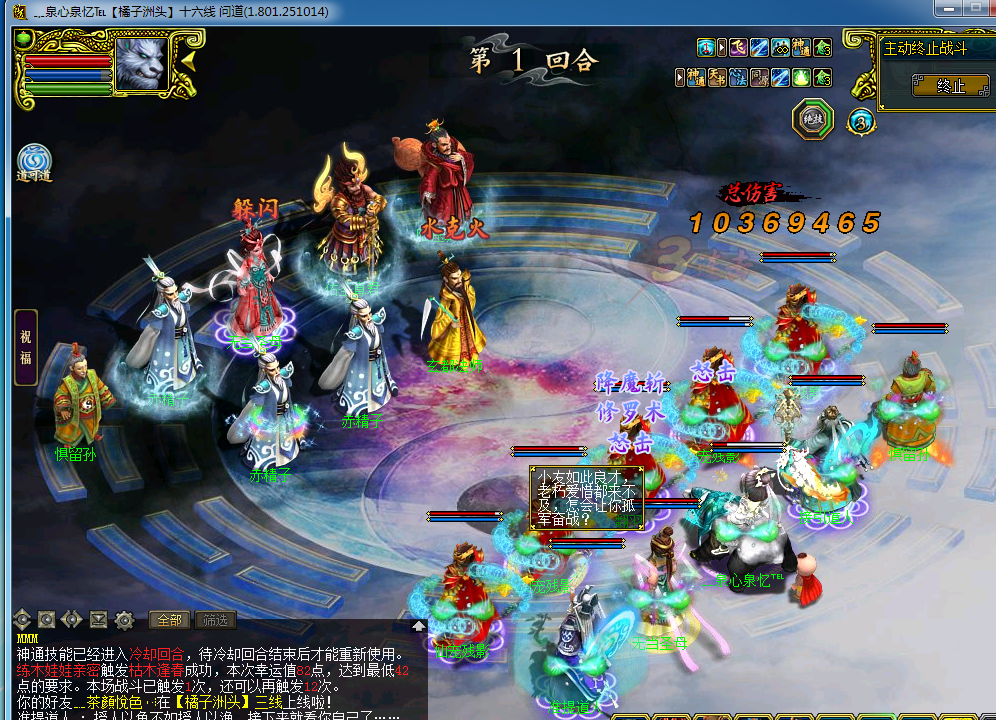Click the envelope icon above chat
This screenshot has height=720, width=996.
click(x=98, y=620)
